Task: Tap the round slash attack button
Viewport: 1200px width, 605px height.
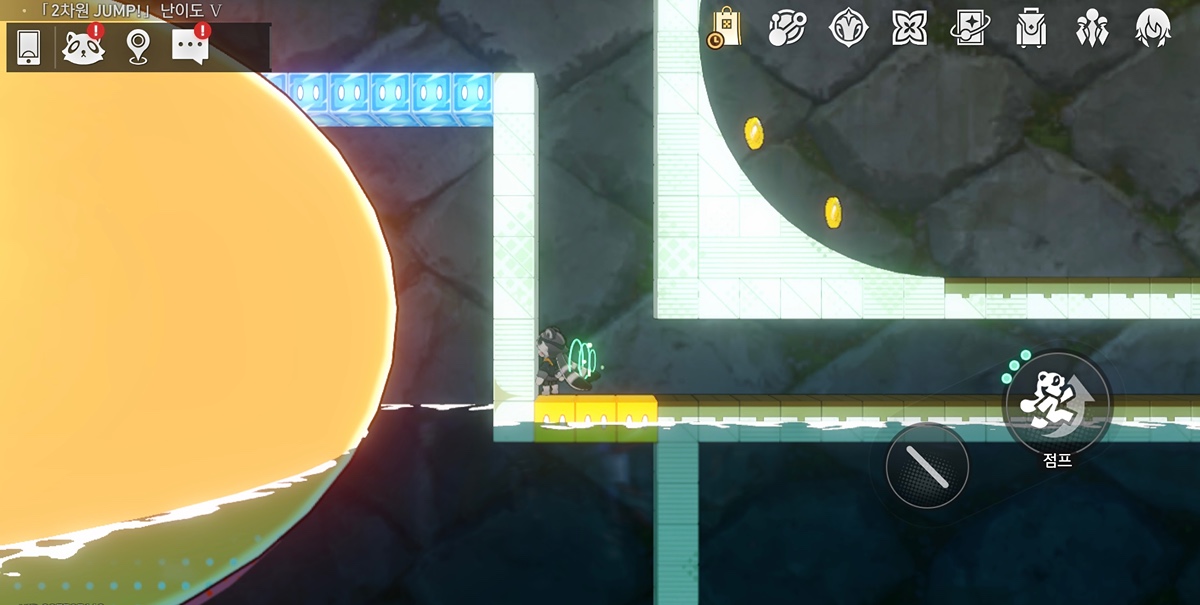Action: (927, 465)
